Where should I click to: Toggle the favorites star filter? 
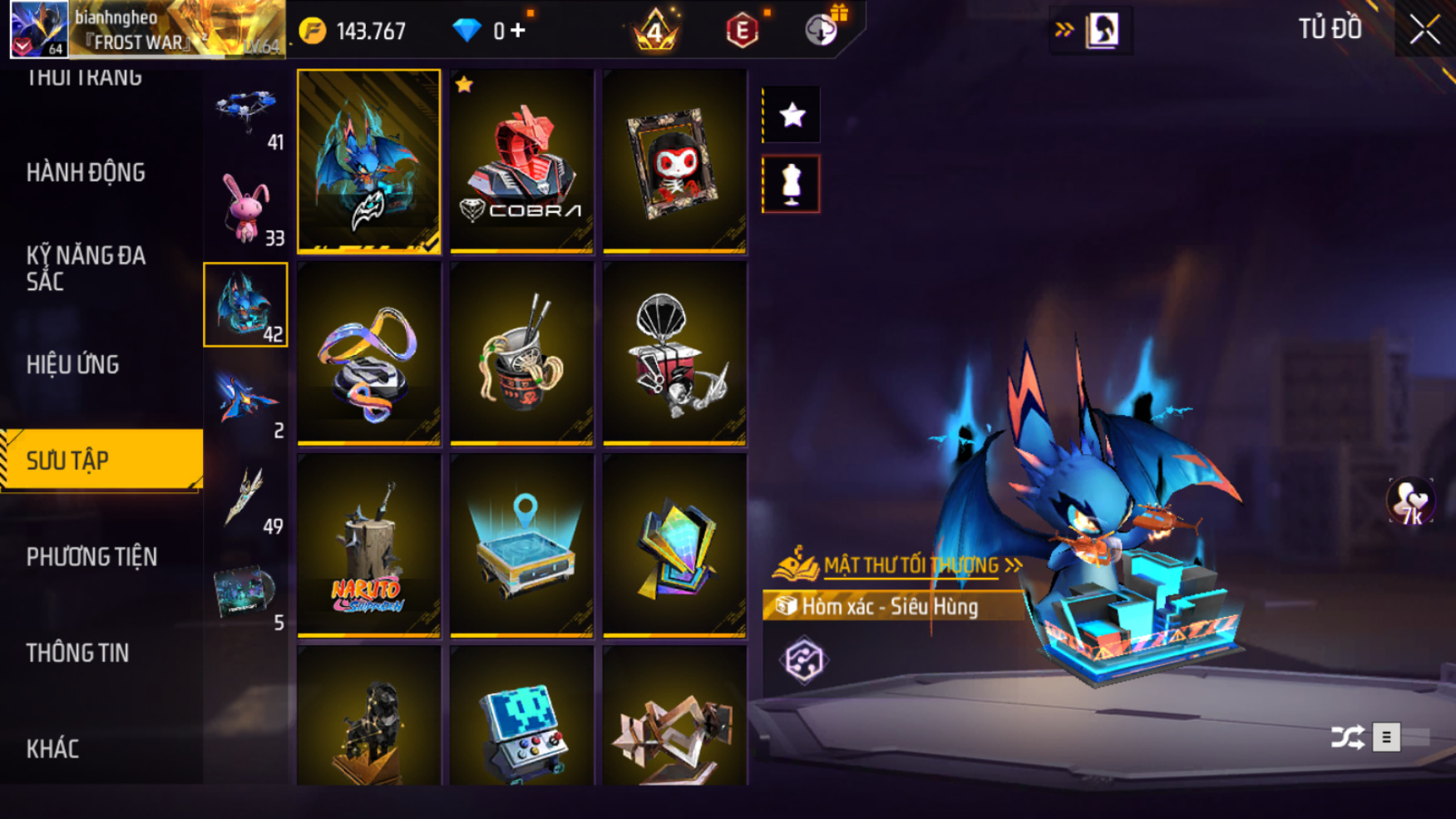point(792,115)
